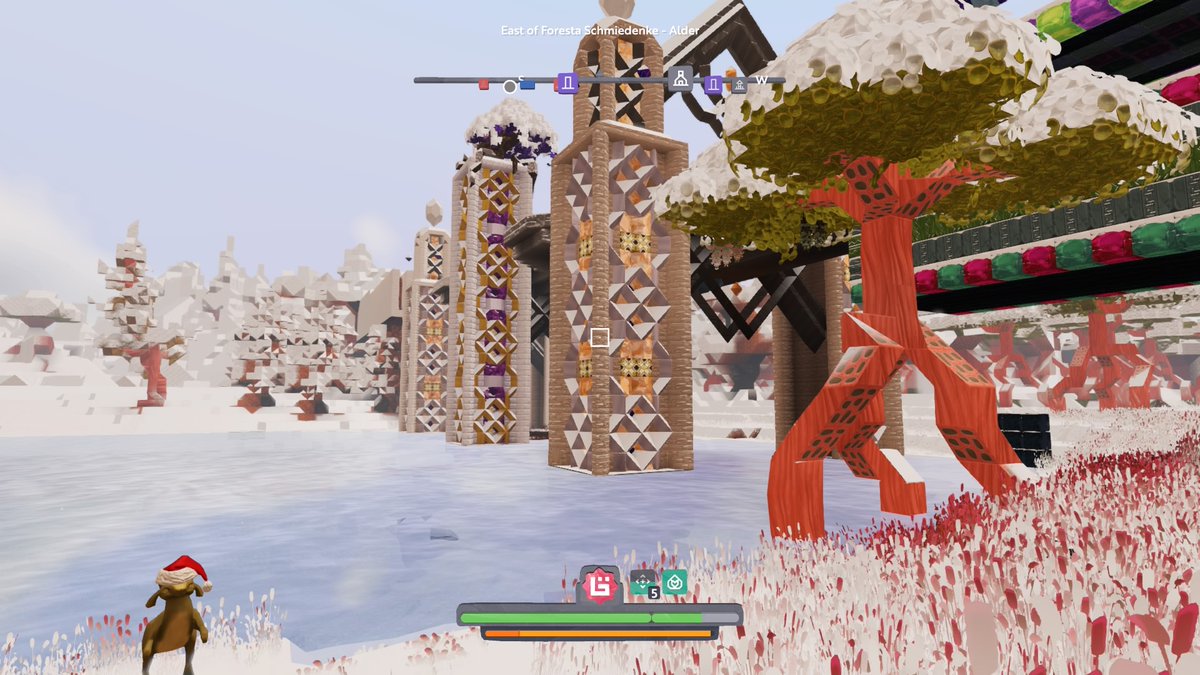This screenshot has width=1200, height=675.
Task: Click the green leaf status icon
Action: (x=675, y=581)
